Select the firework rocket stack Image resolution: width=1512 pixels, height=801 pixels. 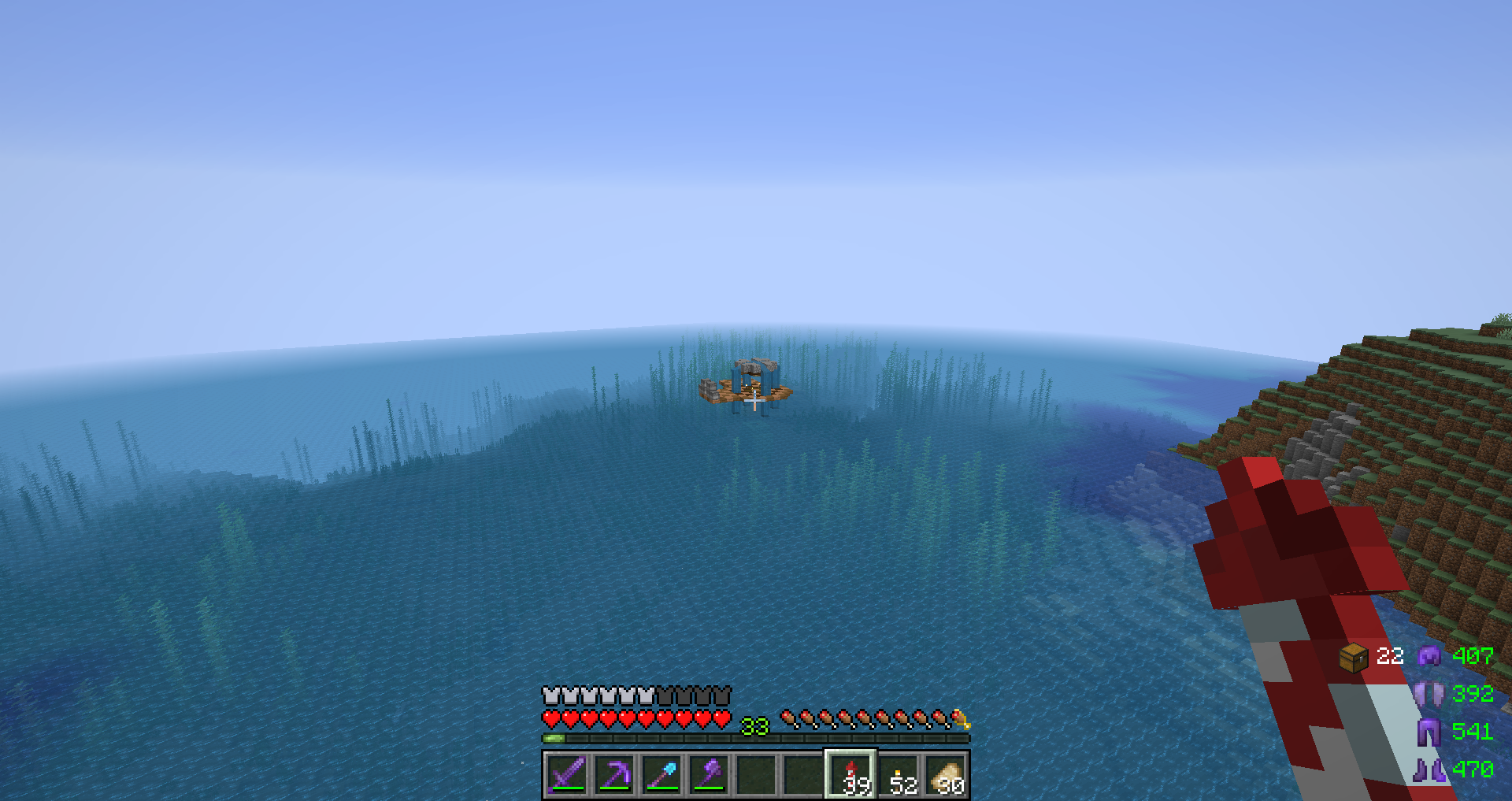[x=850, y=774]
